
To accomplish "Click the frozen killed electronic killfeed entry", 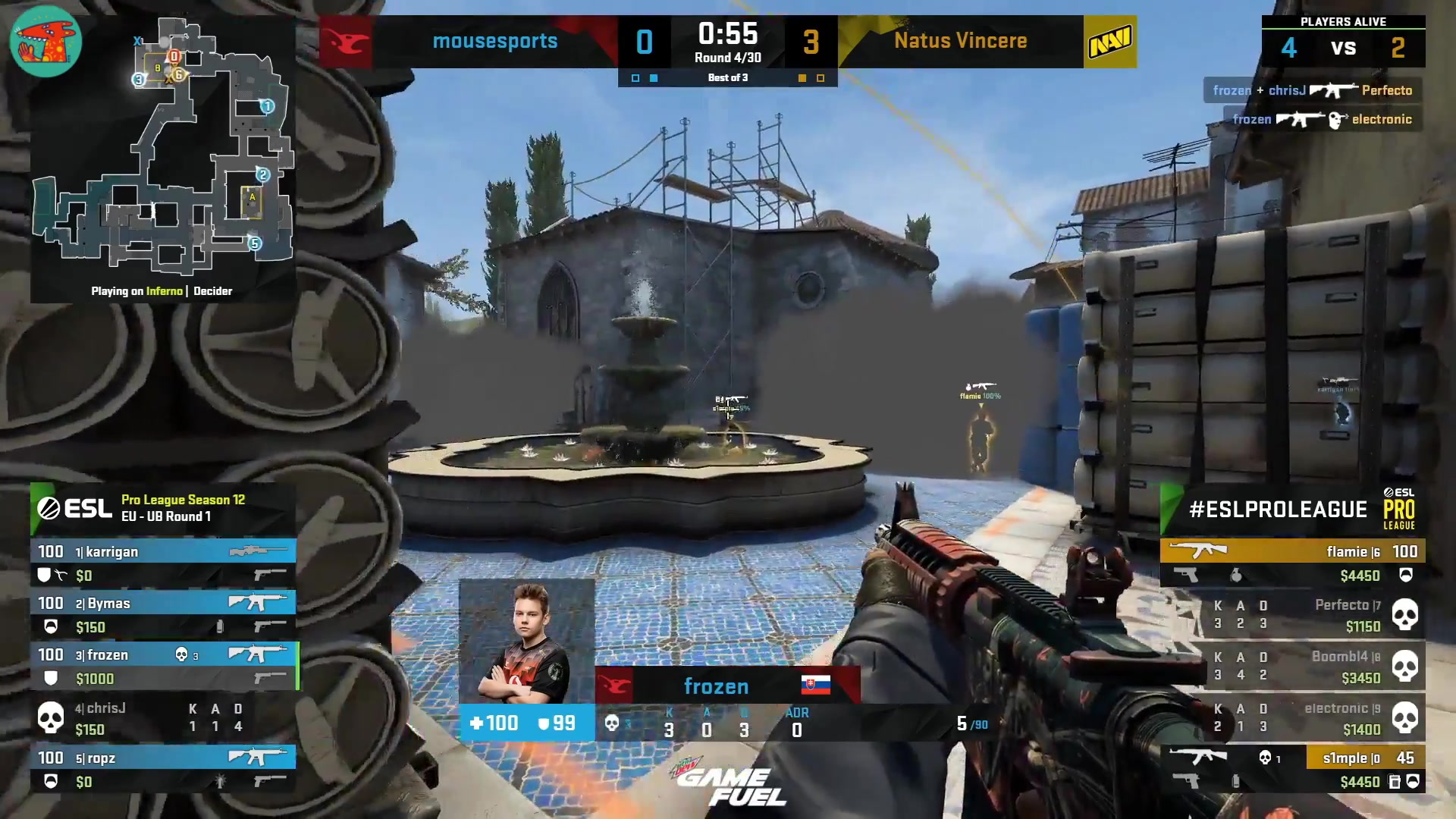I will point(1322,119).
